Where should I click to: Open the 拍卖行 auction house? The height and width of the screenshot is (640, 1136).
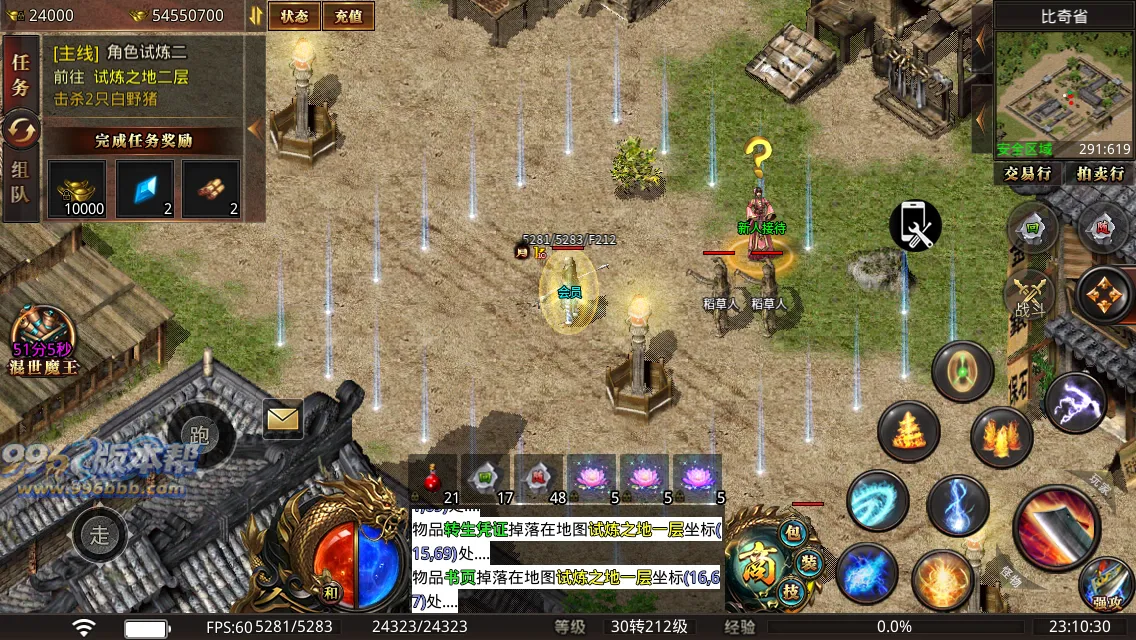pos(1099,173)
